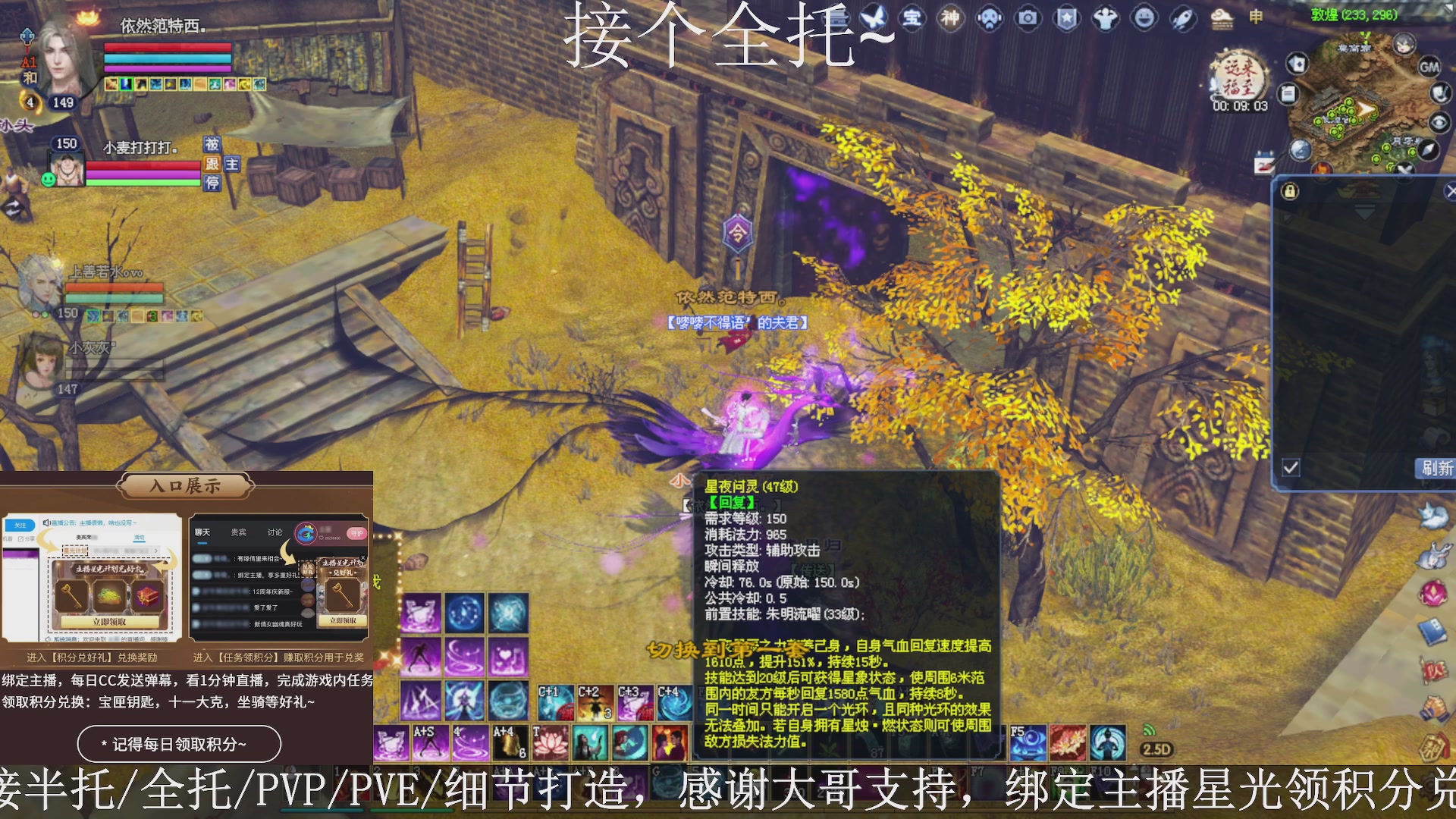Open the red team icon on right sidebar
1456x819 pixels.
tap(1436, 671)
